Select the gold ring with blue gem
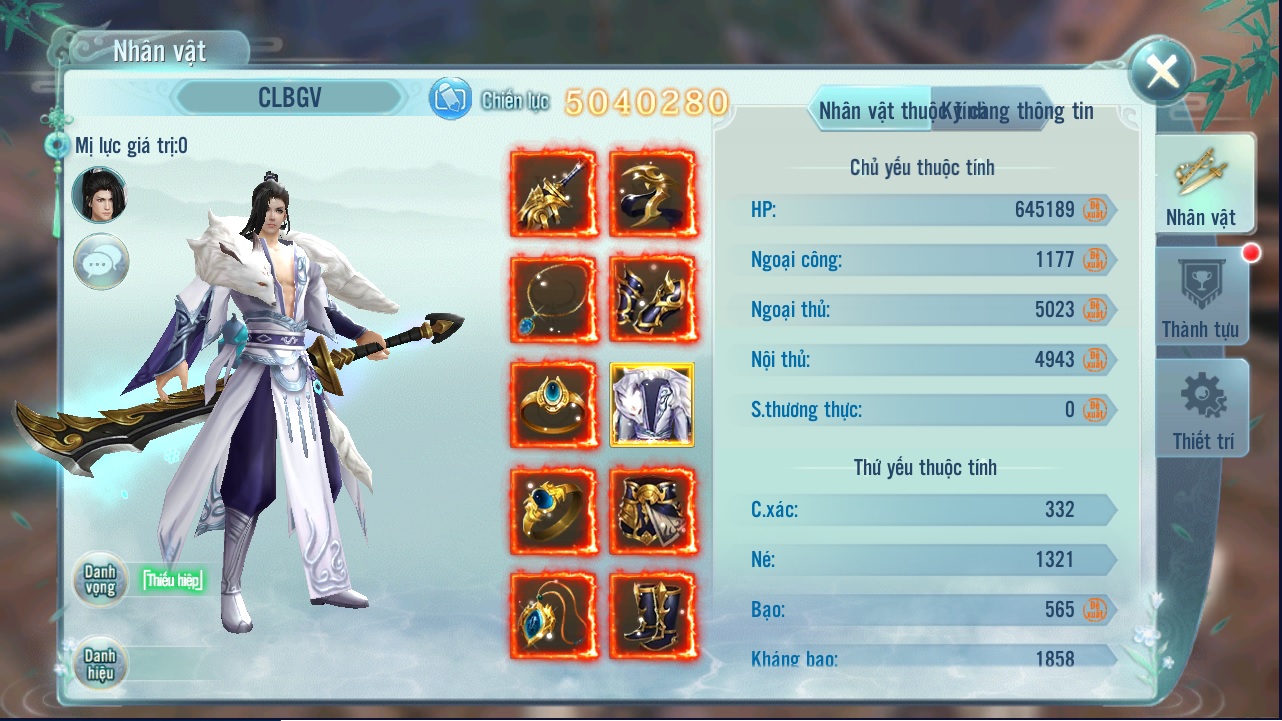 (x=553, y=404)
